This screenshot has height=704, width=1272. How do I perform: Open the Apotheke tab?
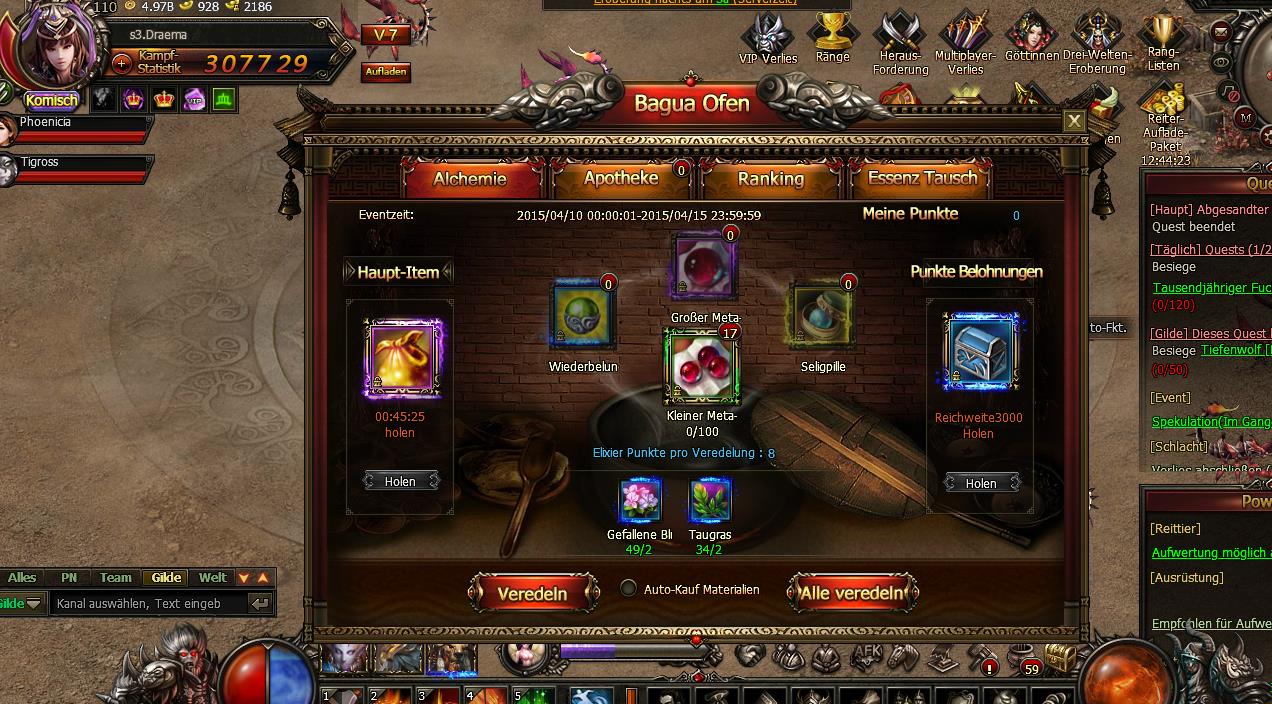pos(621,178)
